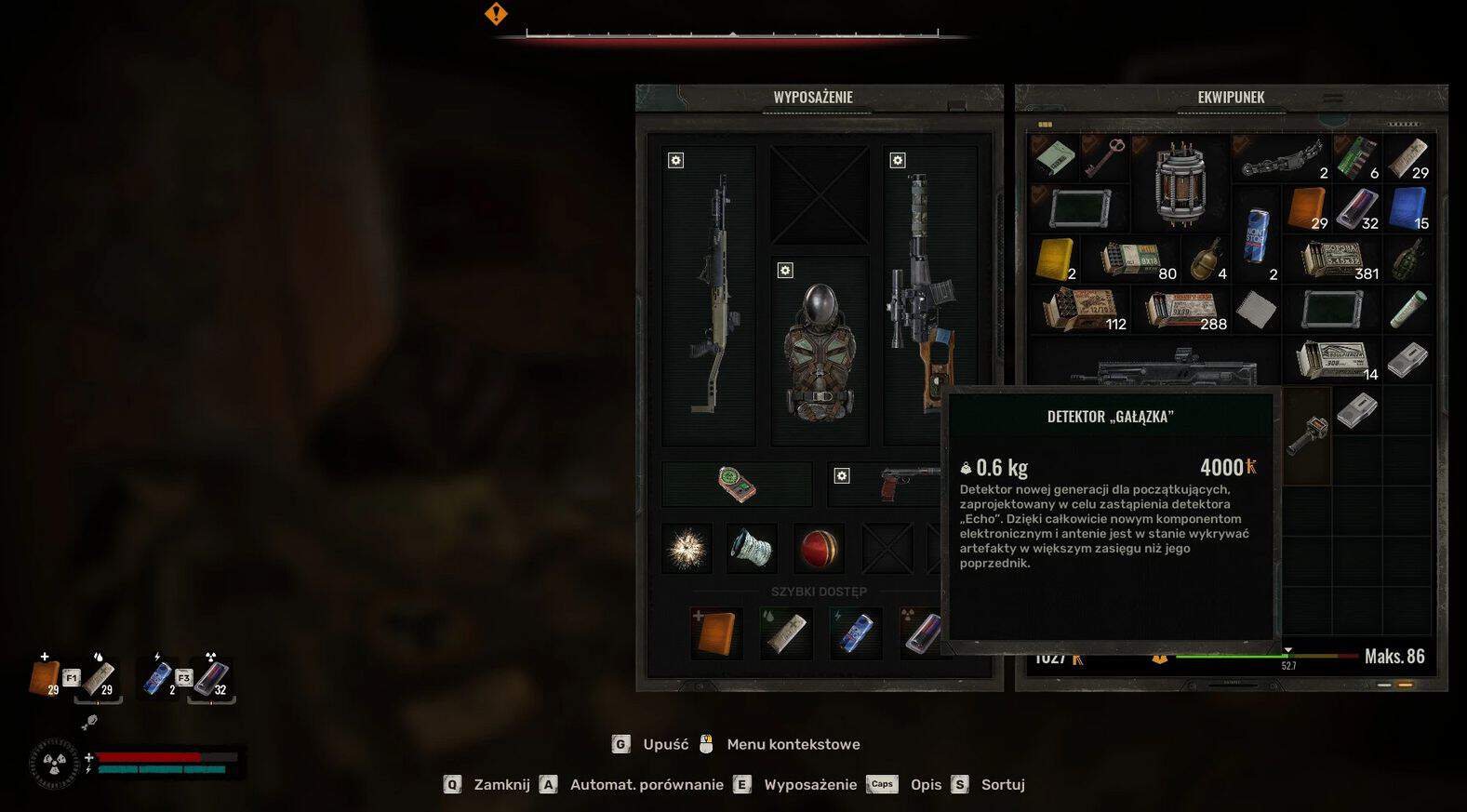Select the 381-round ammo box
The height and width of the screenshot is (812, 1467).
pyautogui.click(x=1333, y=259)
